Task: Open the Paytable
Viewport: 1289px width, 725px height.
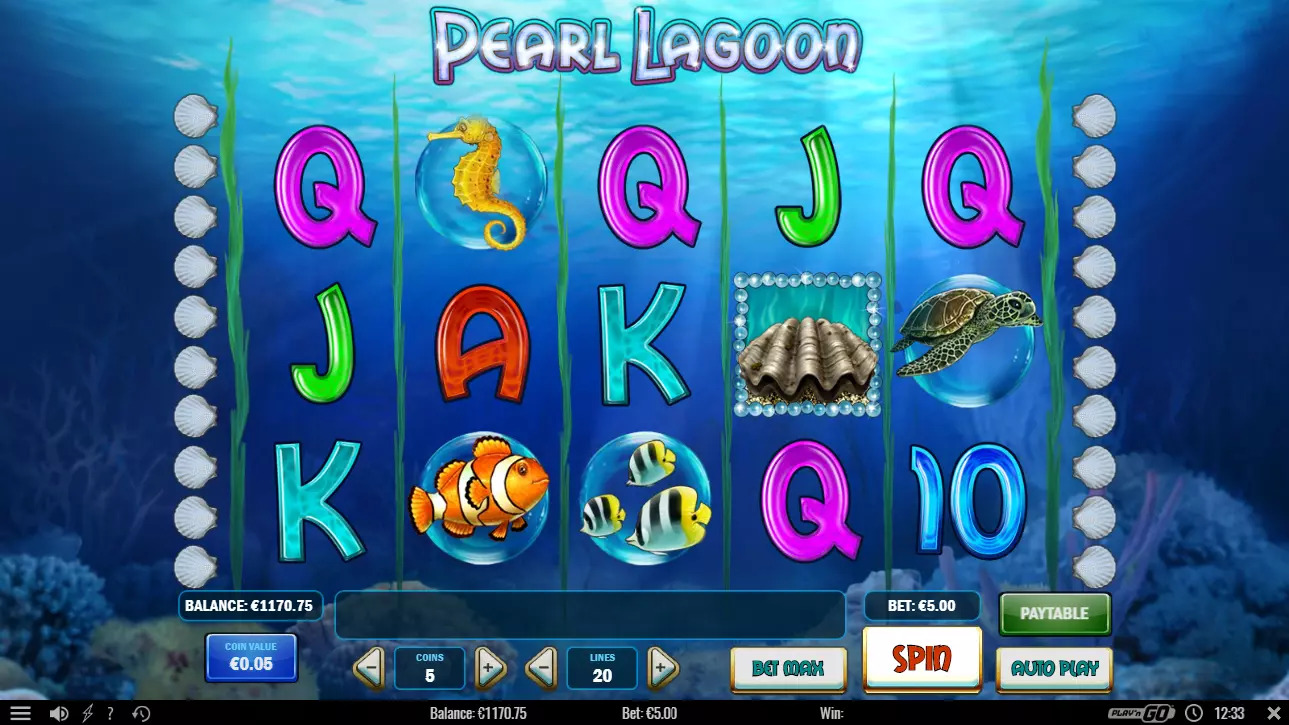Action: (x=1054, y=613)
